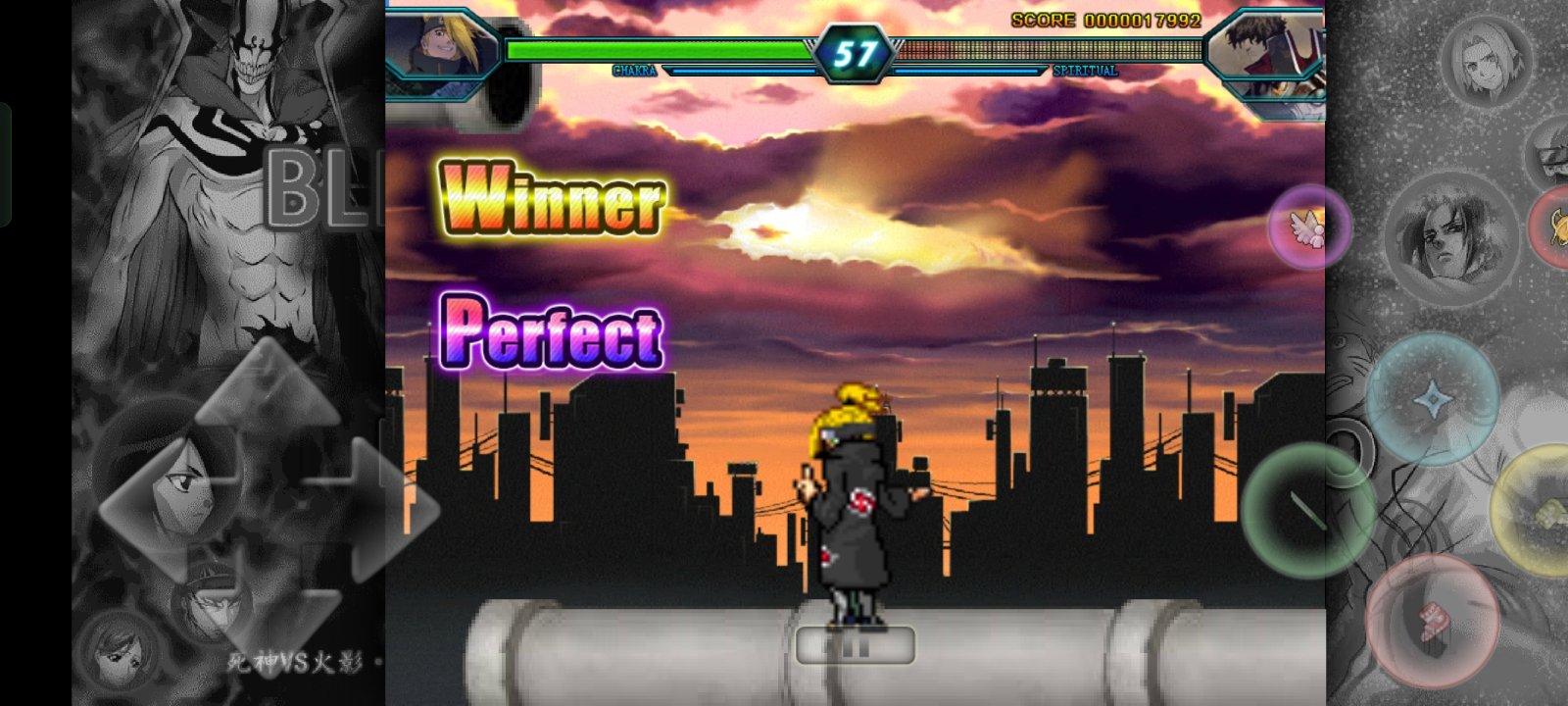Tap the purple winged angel button
The height and width of the screenshot is (706, 1568).
coord(1309,227)
